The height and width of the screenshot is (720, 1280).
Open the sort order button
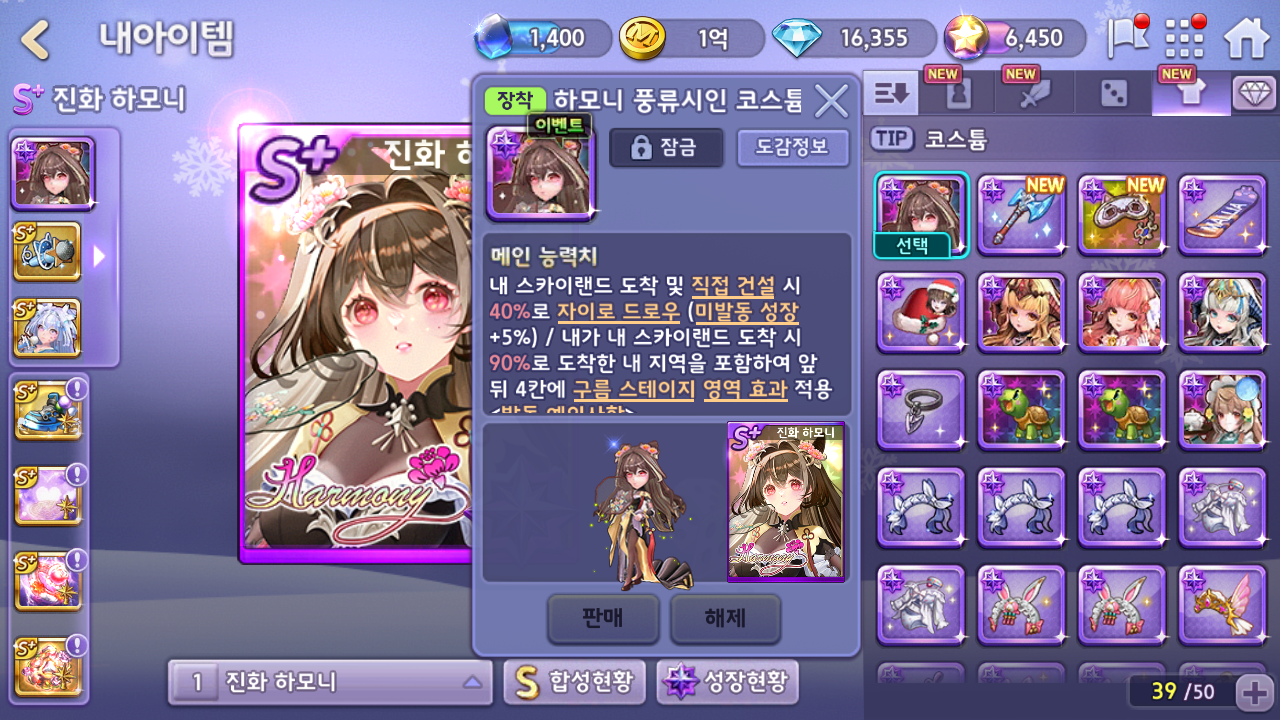(890, 94)
